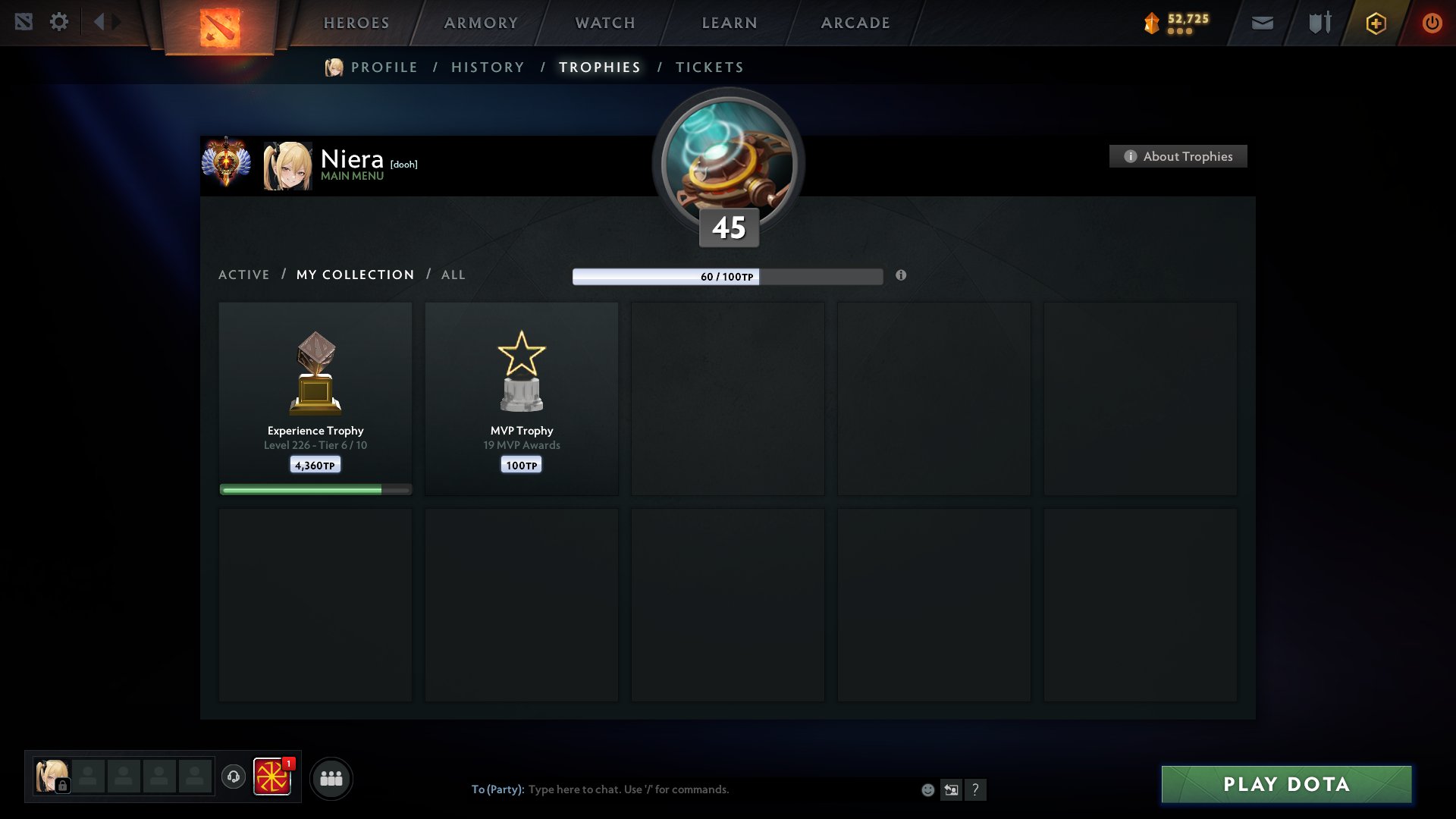The image size is (1456, 819).
Task: Click the About Trophies button
Action: pyautogui.click(x=1178, y=156)
